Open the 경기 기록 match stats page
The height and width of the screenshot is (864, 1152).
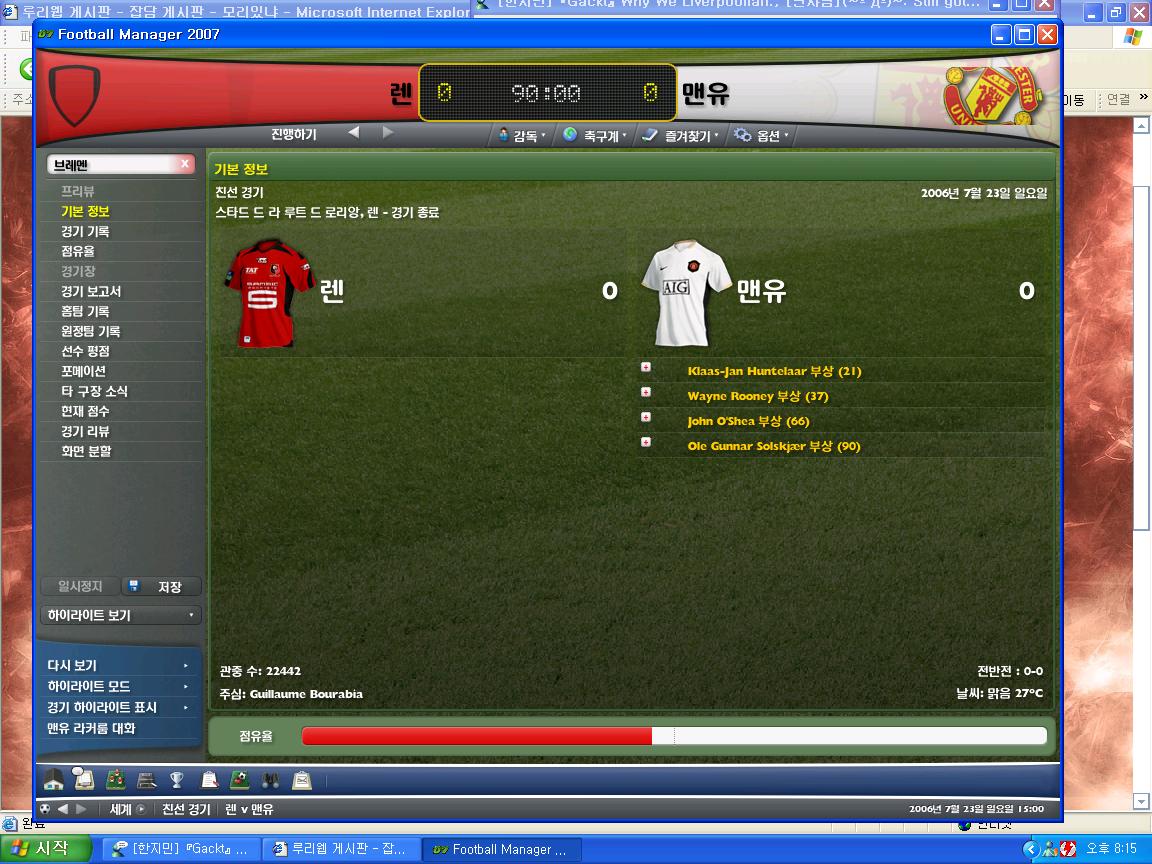click(85, 231)
